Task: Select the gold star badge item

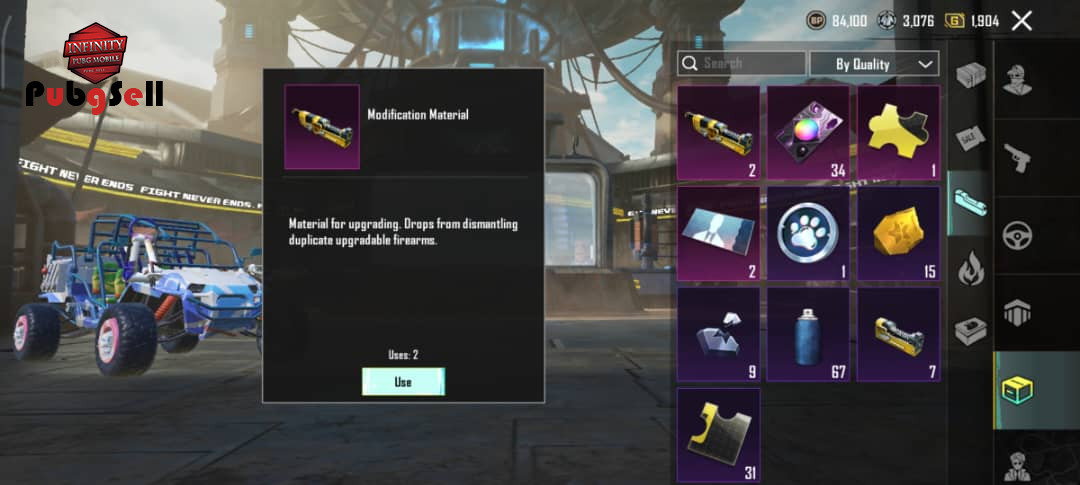Action: point(897,232)
